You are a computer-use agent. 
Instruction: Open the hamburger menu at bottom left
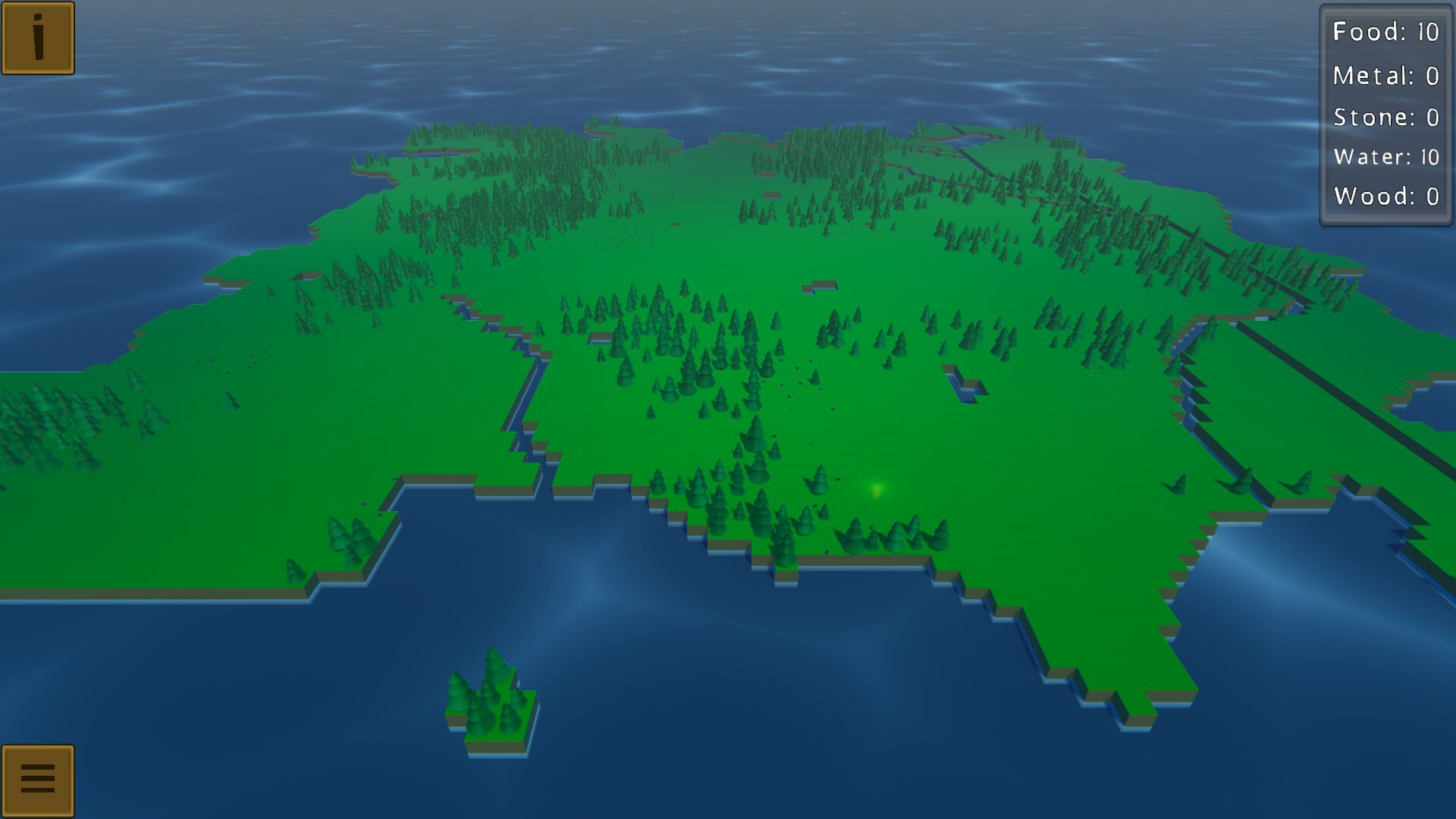[39, 780]
